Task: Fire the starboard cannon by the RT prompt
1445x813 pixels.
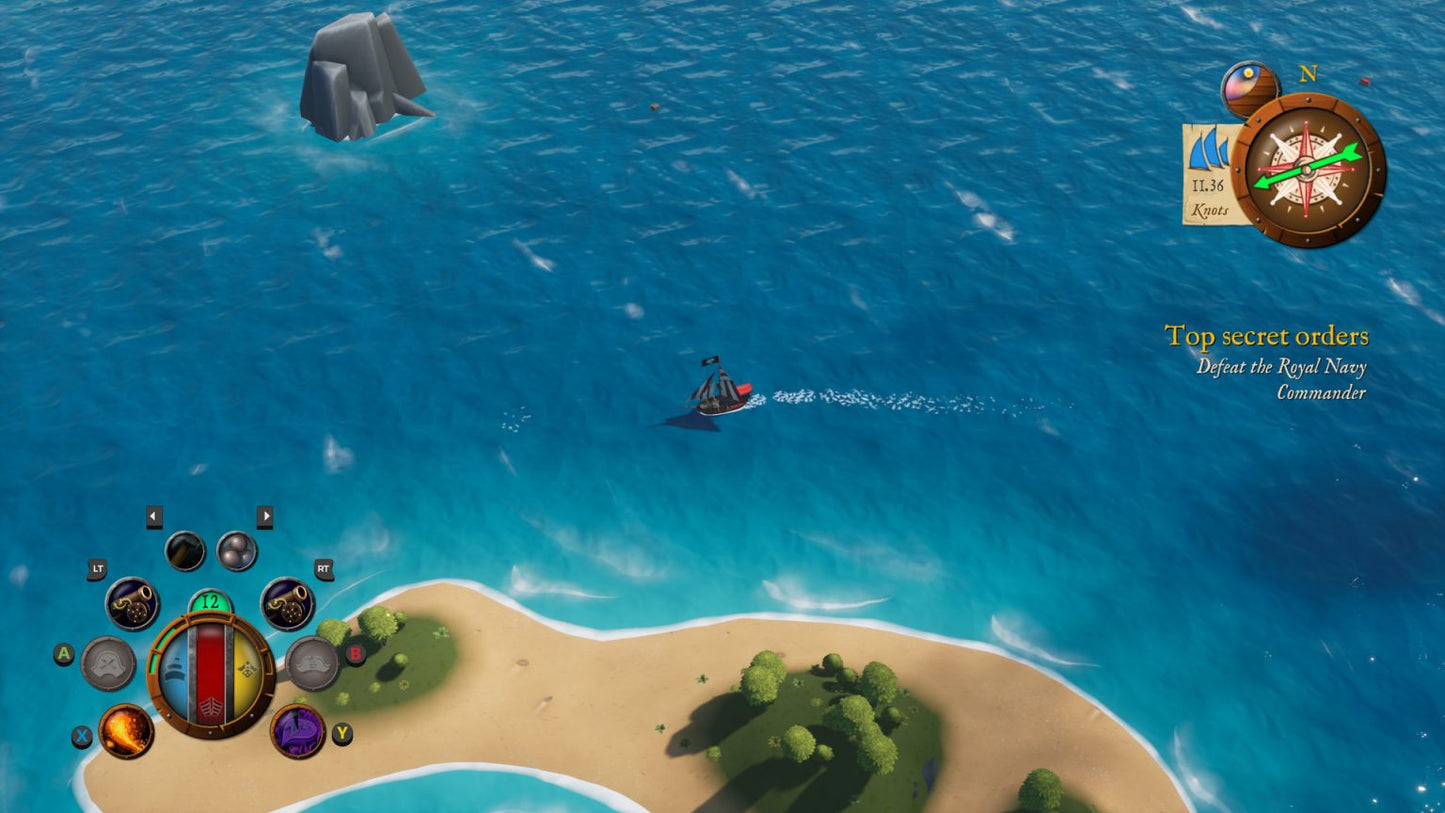Action: pyautogui.click(x=288, y=603)
